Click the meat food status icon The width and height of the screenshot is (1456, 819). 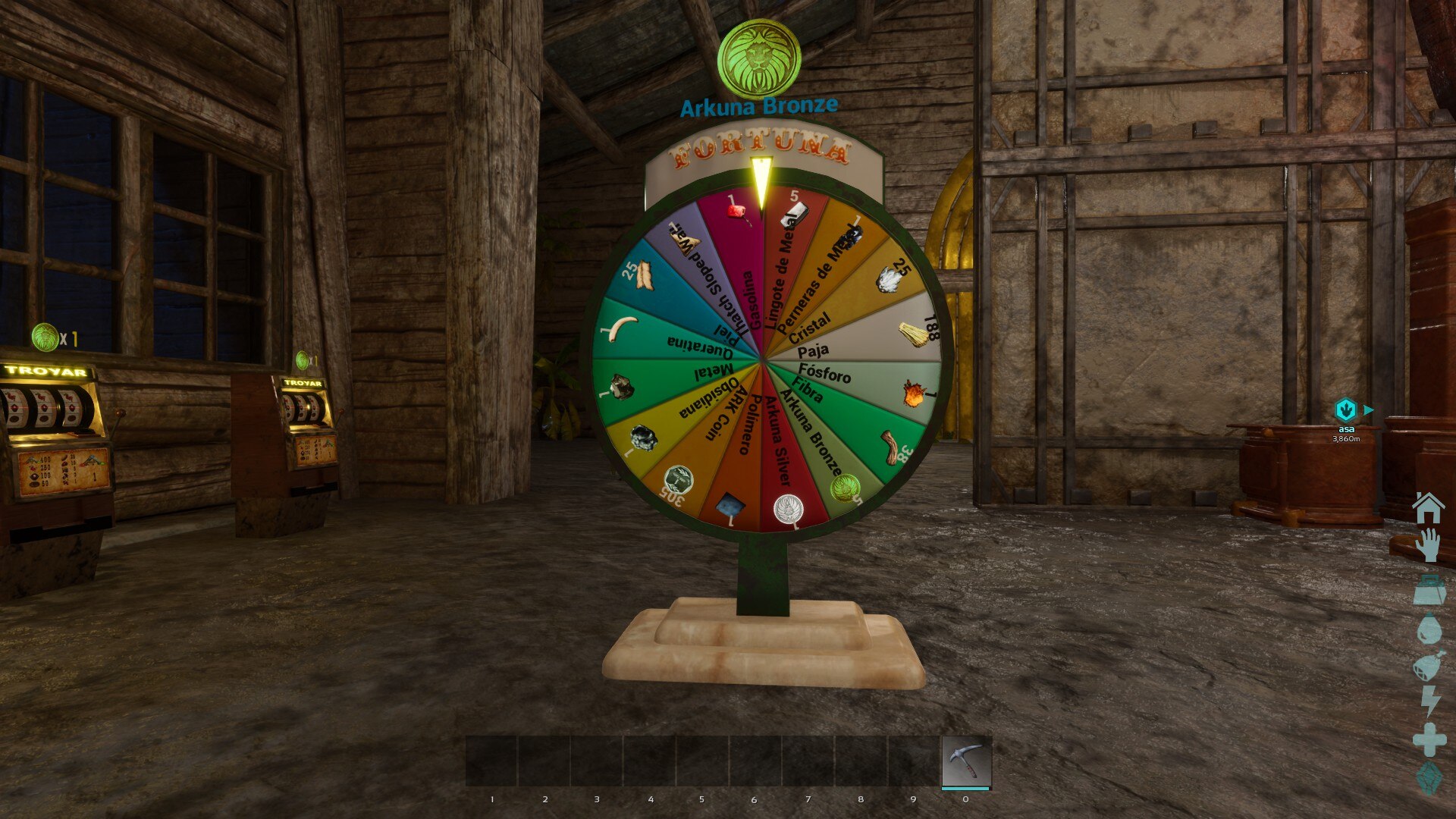pos(1429,667)
